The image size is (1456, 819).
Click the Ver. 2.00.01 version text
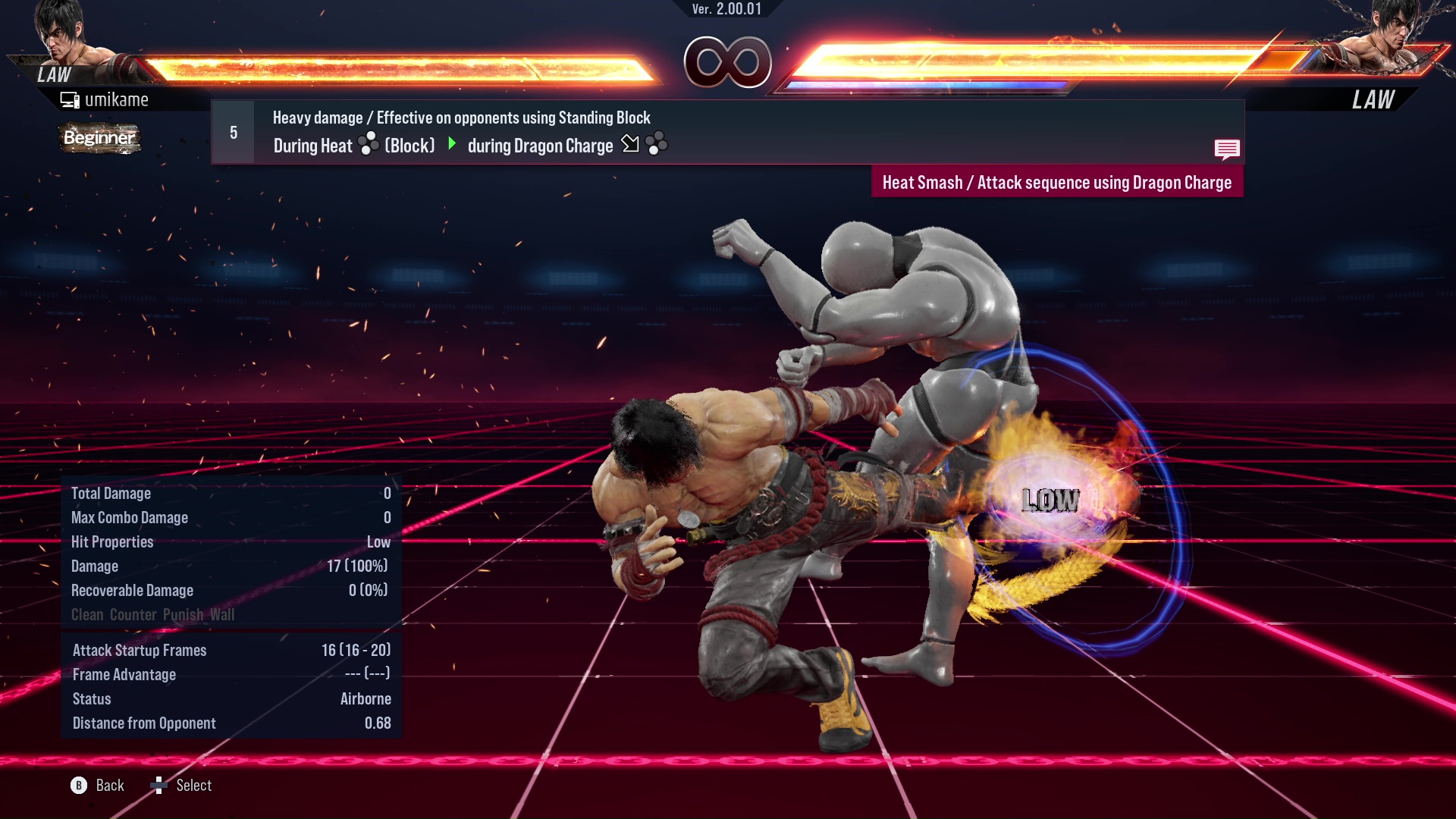726,11
